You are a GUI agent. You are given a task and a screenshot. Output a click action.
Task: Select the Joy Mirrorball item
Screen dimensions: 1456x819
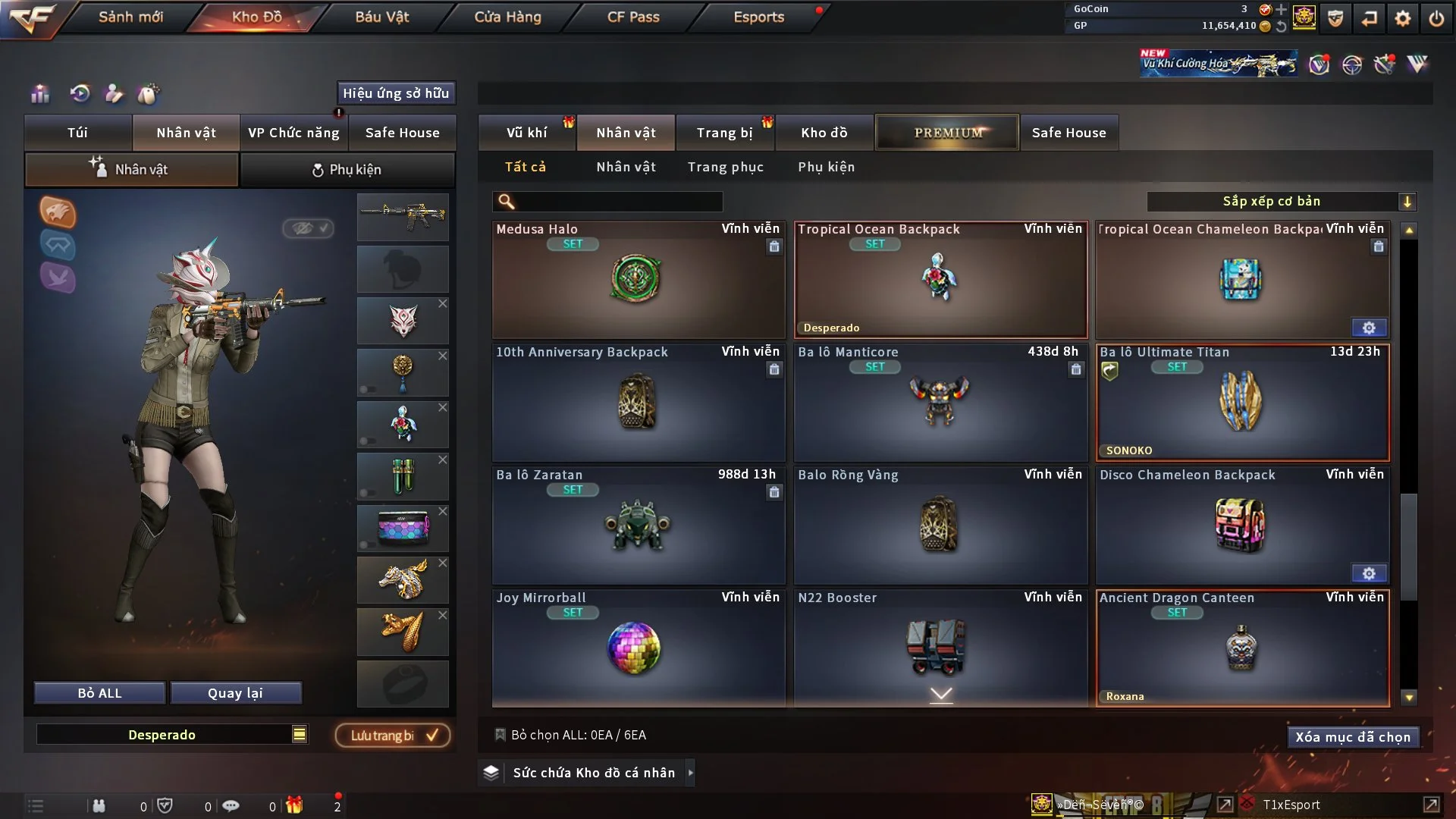pyautogui.click(x=637, y=648)
